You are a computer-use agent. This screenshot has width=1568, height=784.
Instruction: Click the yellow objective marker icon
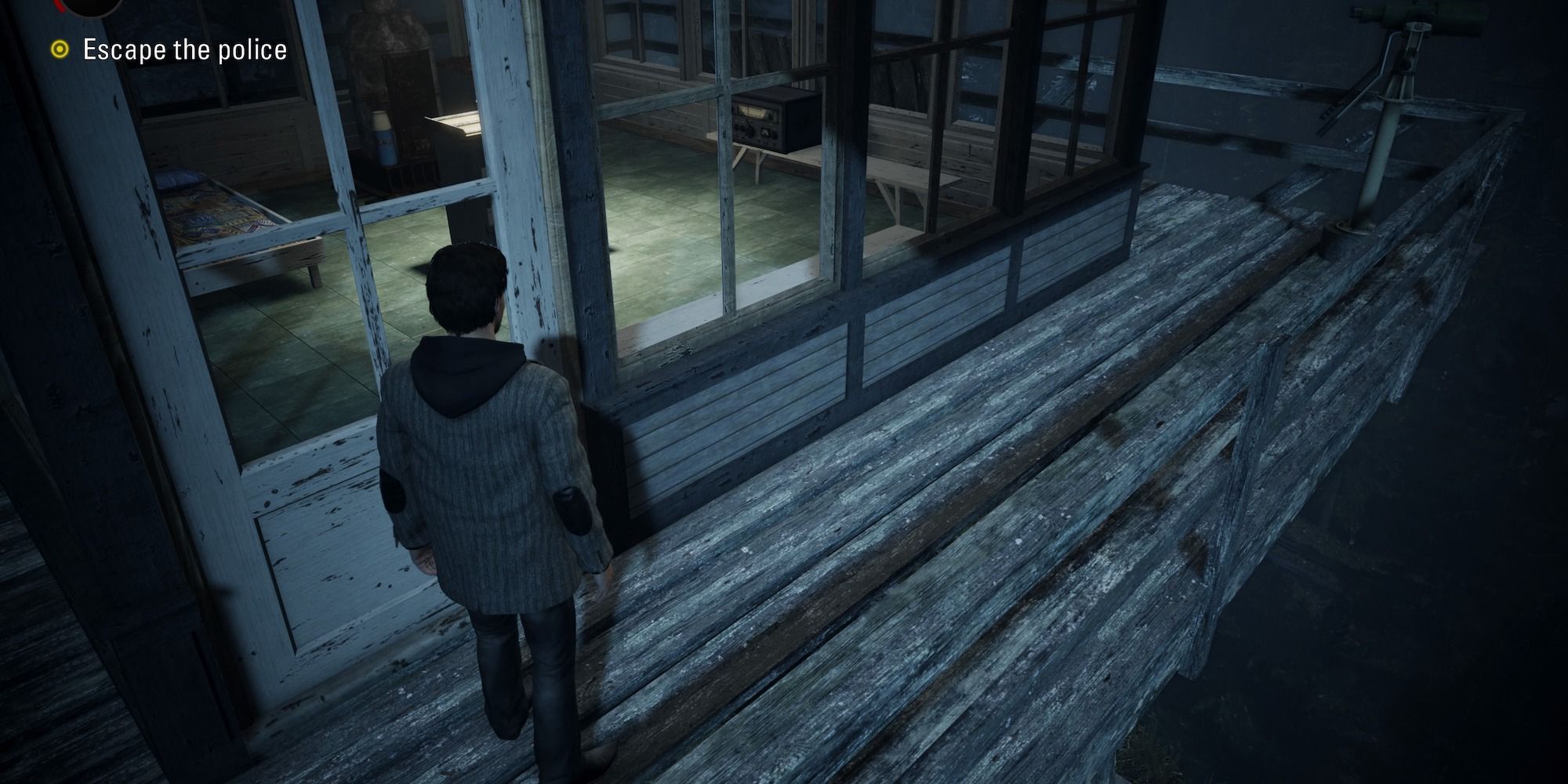click(61, 49)
